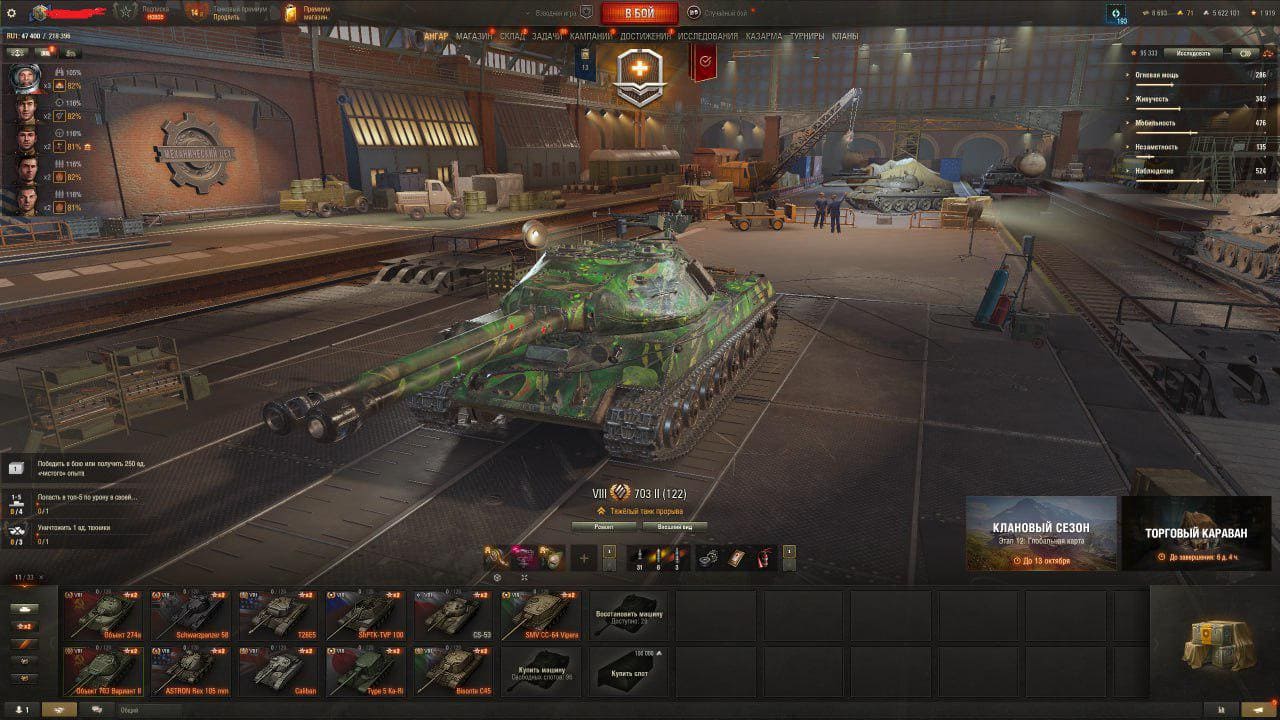Open the battle mode selector Случайный бой

coord(720,13)
